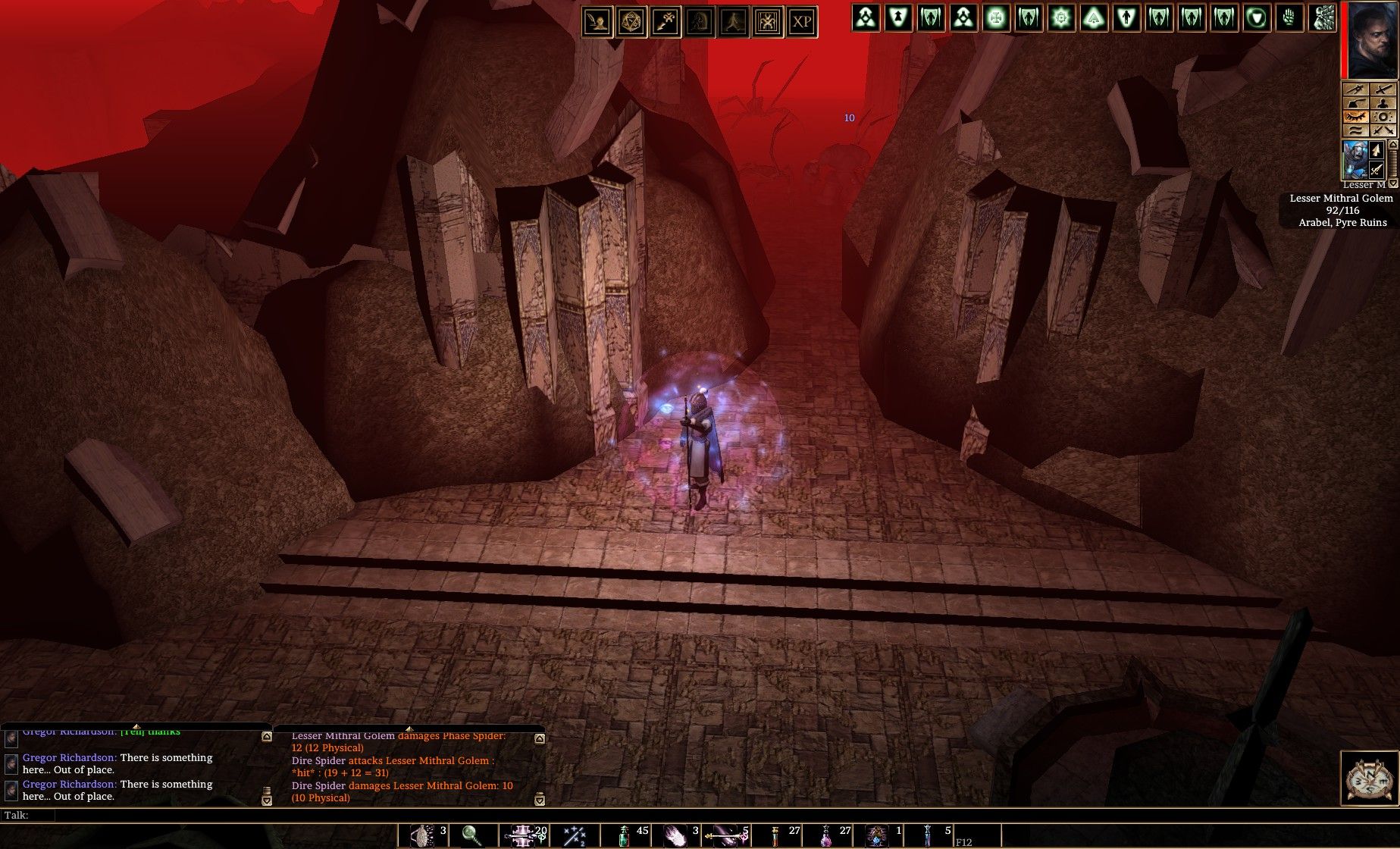The image size is (1400, 849).
Task: Click the XP display icon
Action: tap(803, 22)
